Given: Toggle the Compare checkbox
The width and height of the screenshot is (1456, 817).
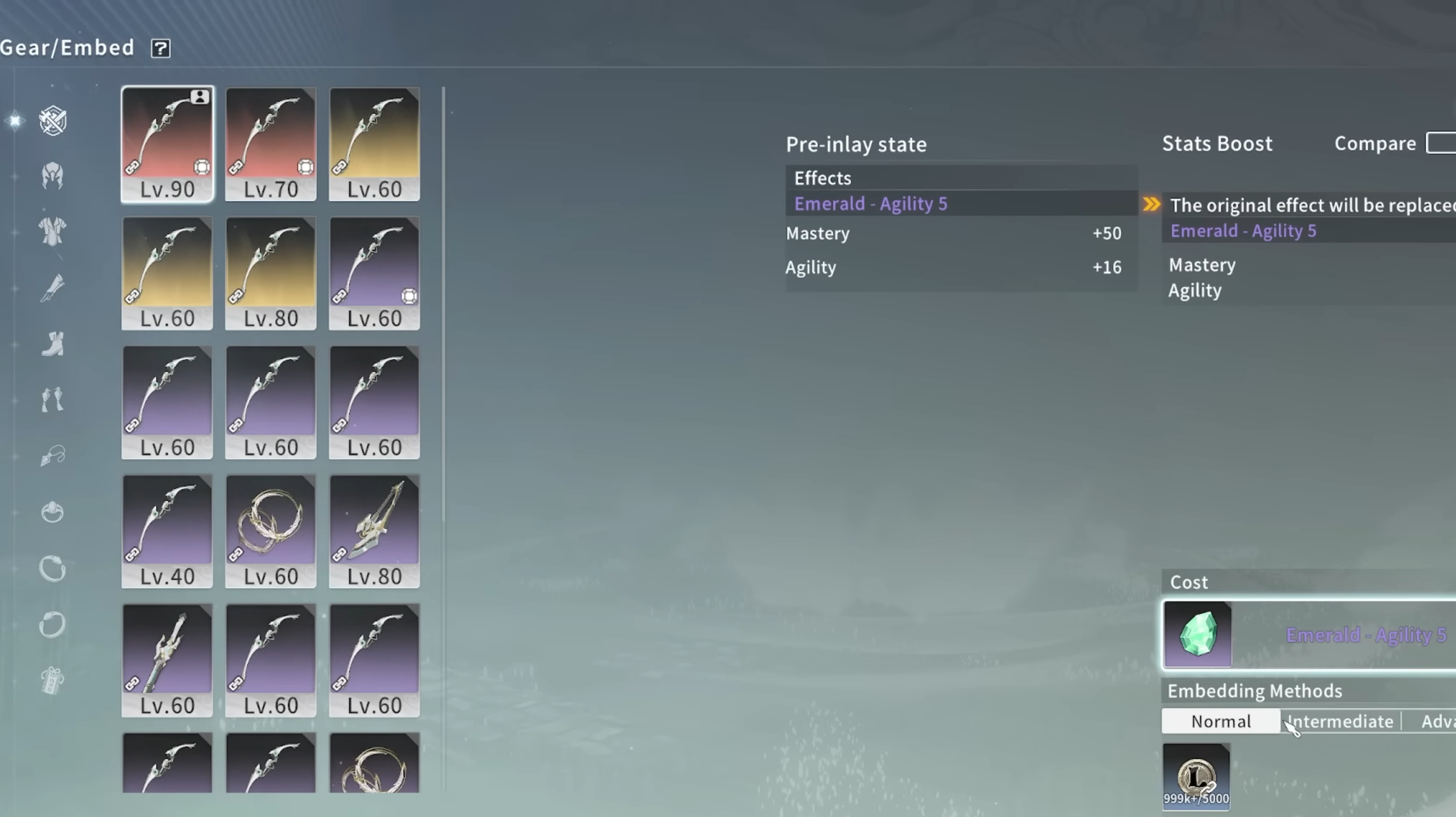Looking at the screenshot, I should 1441,143.
